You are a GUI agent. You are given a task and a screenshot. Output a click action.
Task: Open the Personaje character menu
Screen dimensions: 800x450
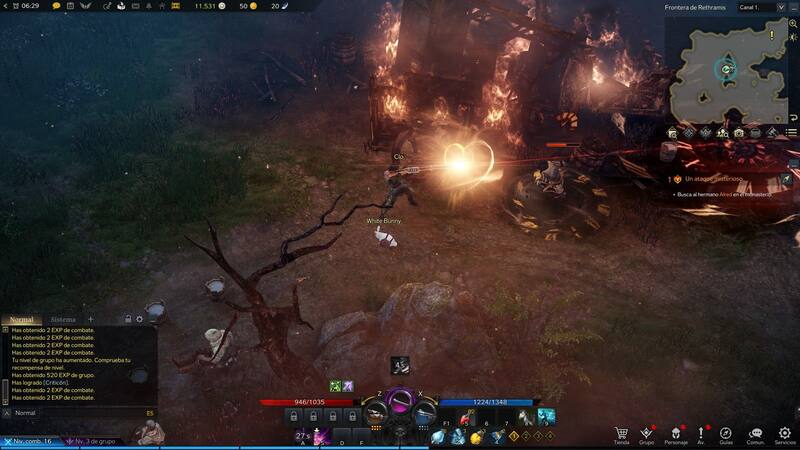tap(675, 434)
